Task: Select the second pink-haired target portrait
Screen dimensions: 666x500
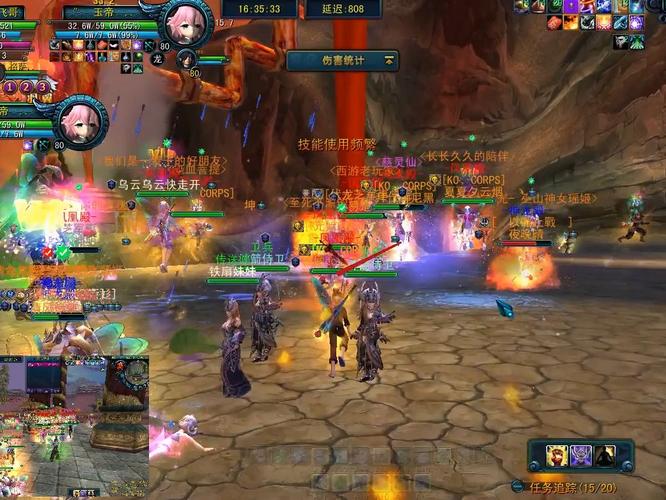Action: coord(80,121)
